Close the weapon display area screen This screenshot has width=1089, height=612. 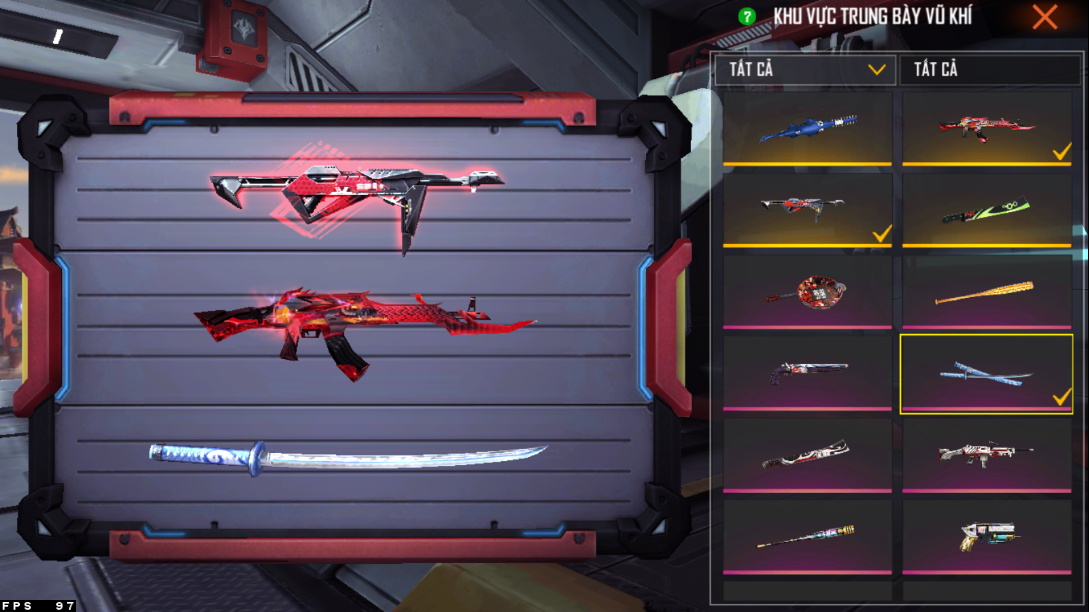point(1045,16)
